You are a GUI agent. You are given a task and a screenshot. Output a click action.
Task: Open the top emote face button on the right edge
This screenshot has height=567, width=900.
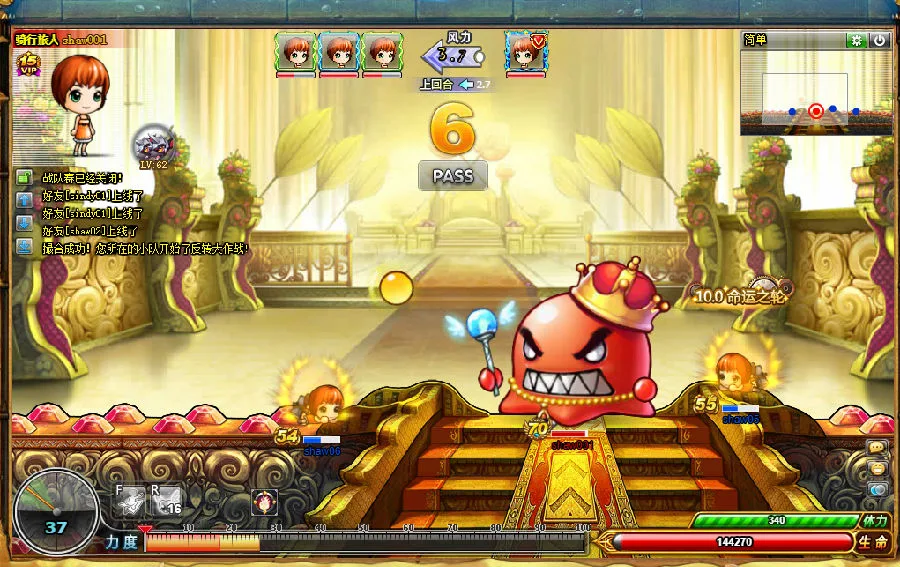click(x=877, y=447)
